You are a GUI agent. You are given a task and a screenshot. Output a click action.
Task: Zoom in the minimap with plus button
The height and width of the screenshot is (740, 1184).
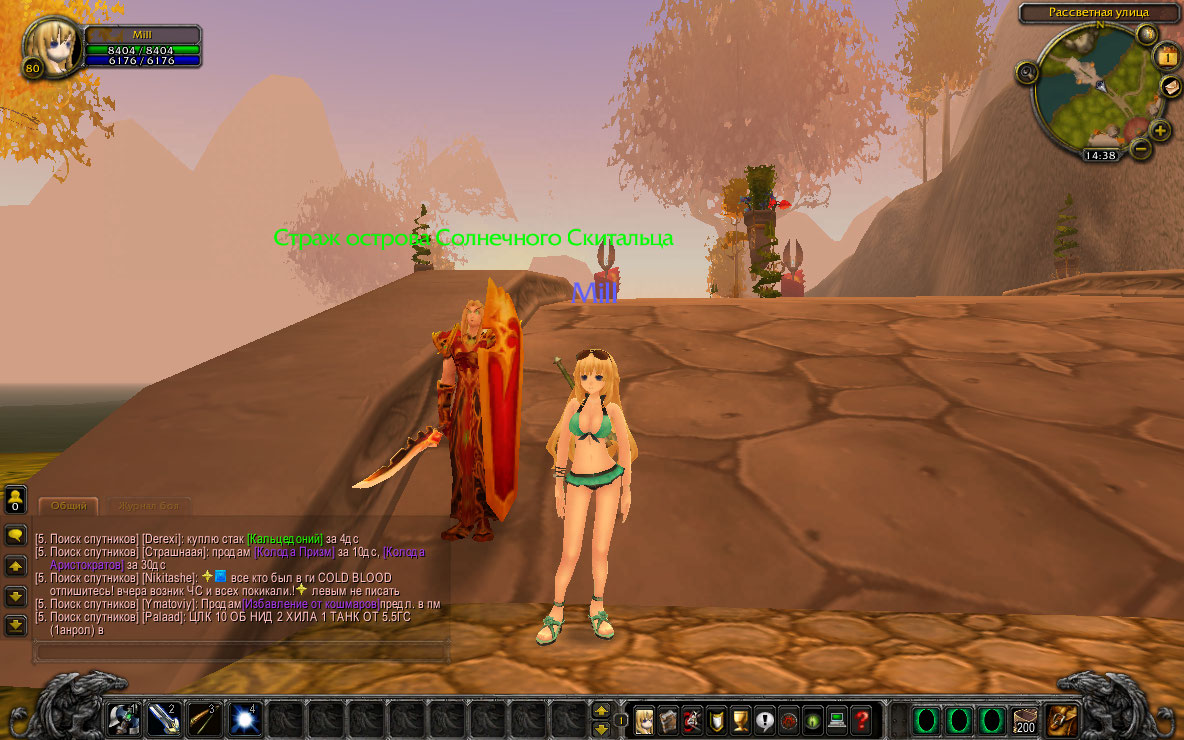(1159, 130)
